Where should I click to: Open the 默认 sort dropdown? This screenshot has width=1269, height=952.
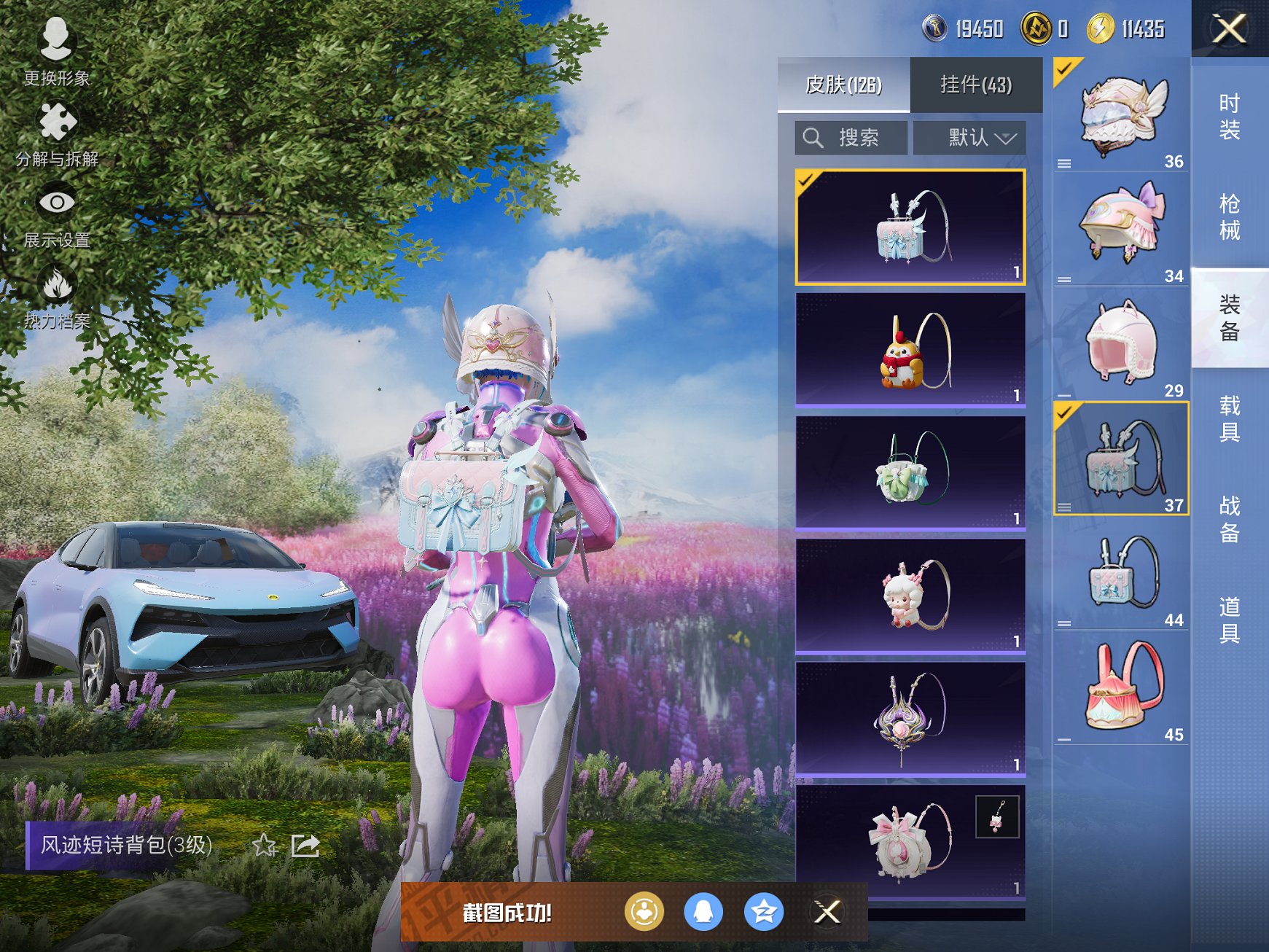coord(970,138)
